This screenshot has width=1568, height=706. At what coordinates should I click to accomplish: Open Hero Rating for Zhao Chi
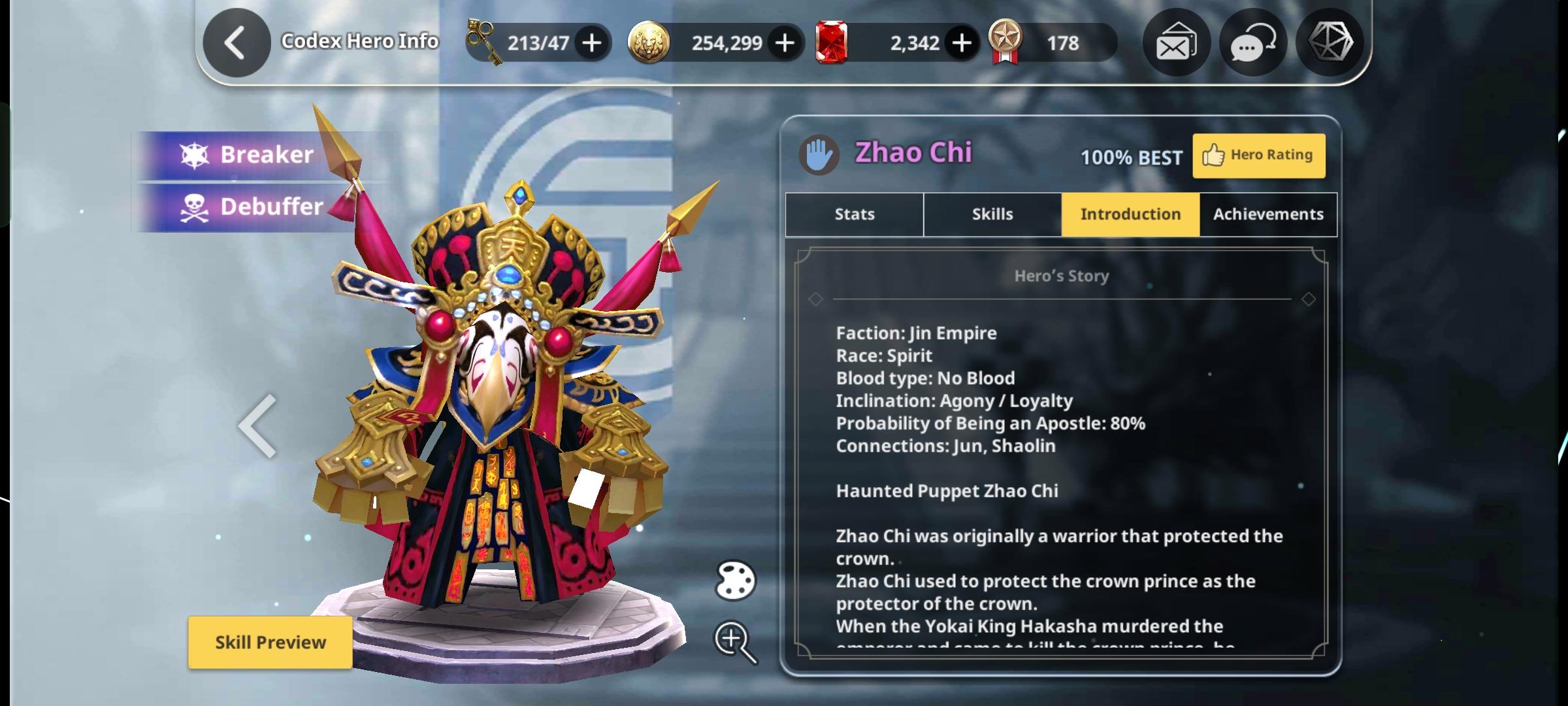pos(1258,156)
